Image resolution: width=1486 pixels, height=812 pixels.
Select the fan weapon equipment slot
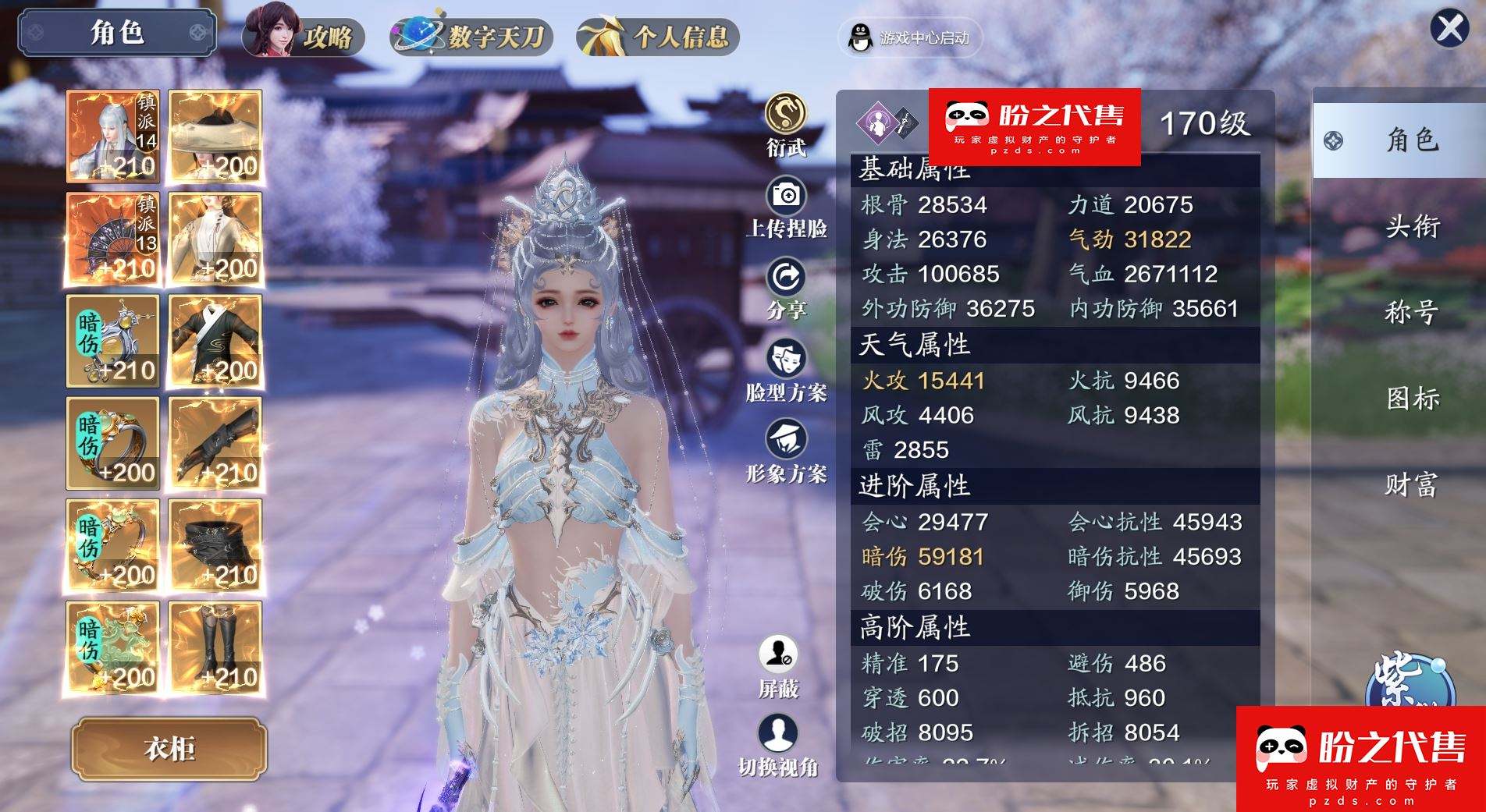(113, 239)
